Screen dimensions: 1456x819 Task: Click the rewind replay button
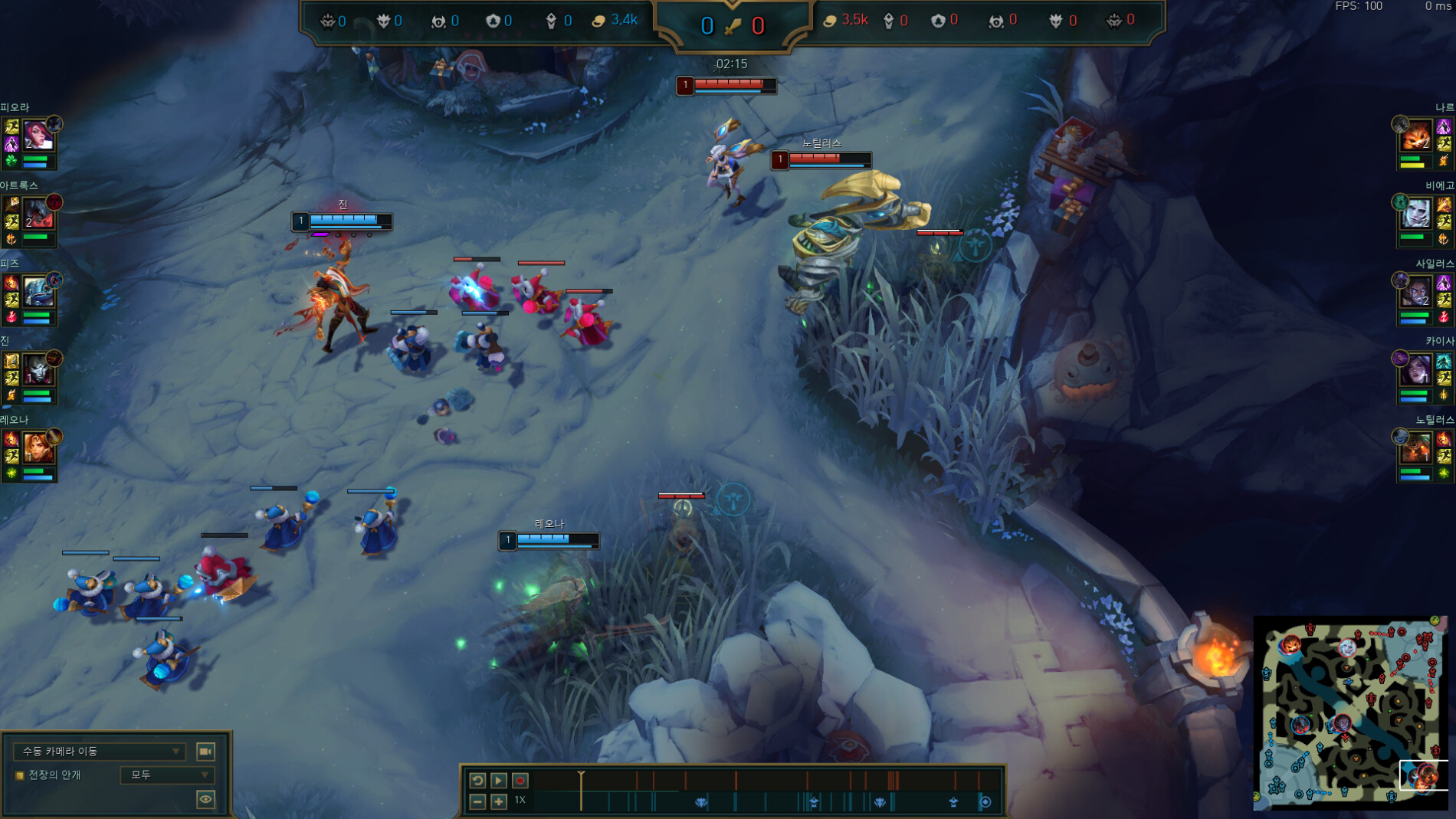pos(477,780)
